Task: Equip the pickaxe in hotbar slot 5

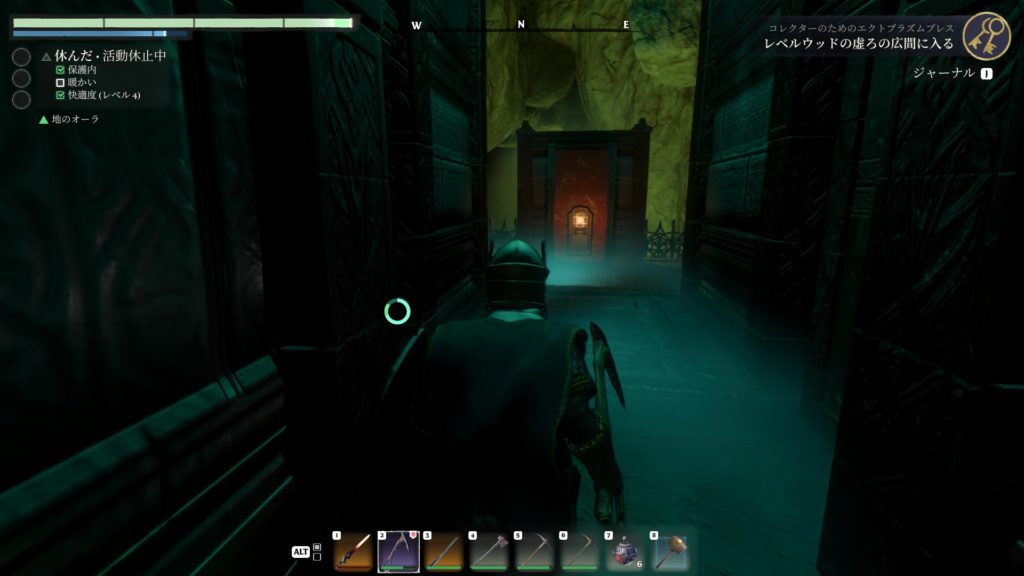Action: (x=533, y=551)
